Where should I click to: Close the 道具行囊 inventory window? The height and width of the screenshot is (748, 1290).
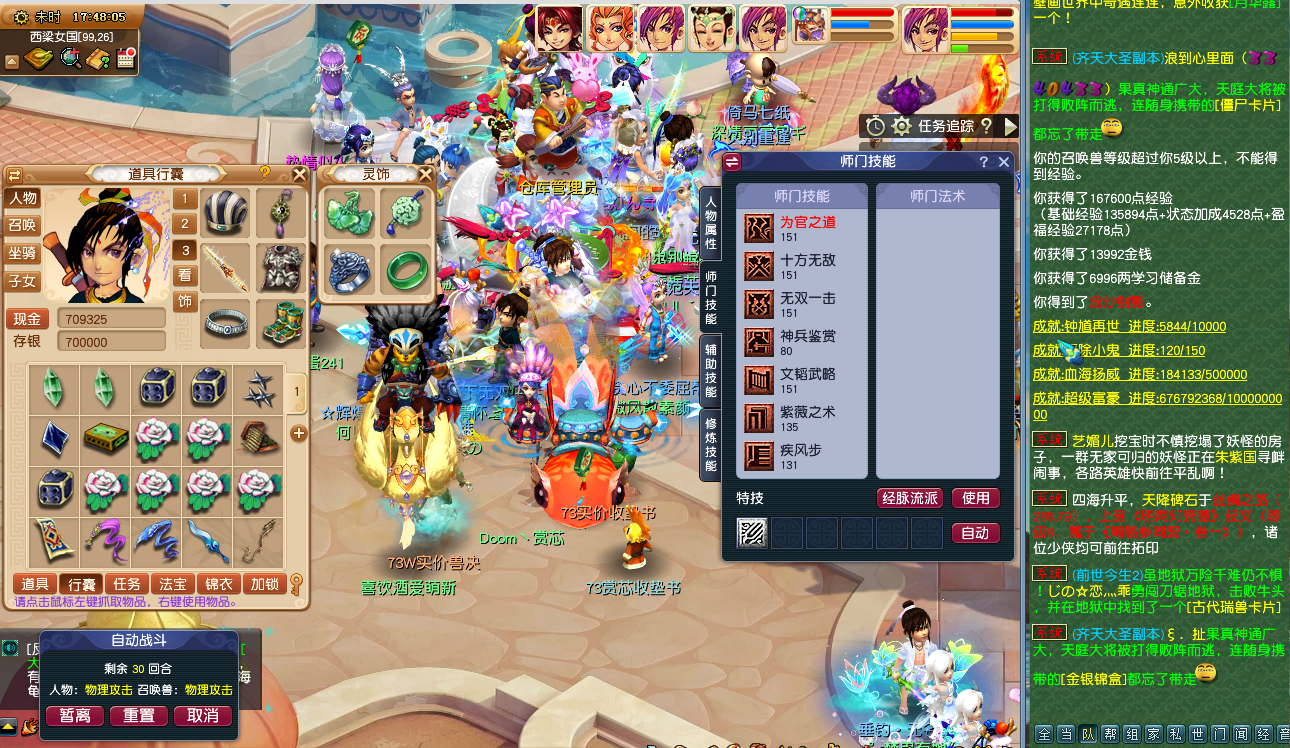299,174
